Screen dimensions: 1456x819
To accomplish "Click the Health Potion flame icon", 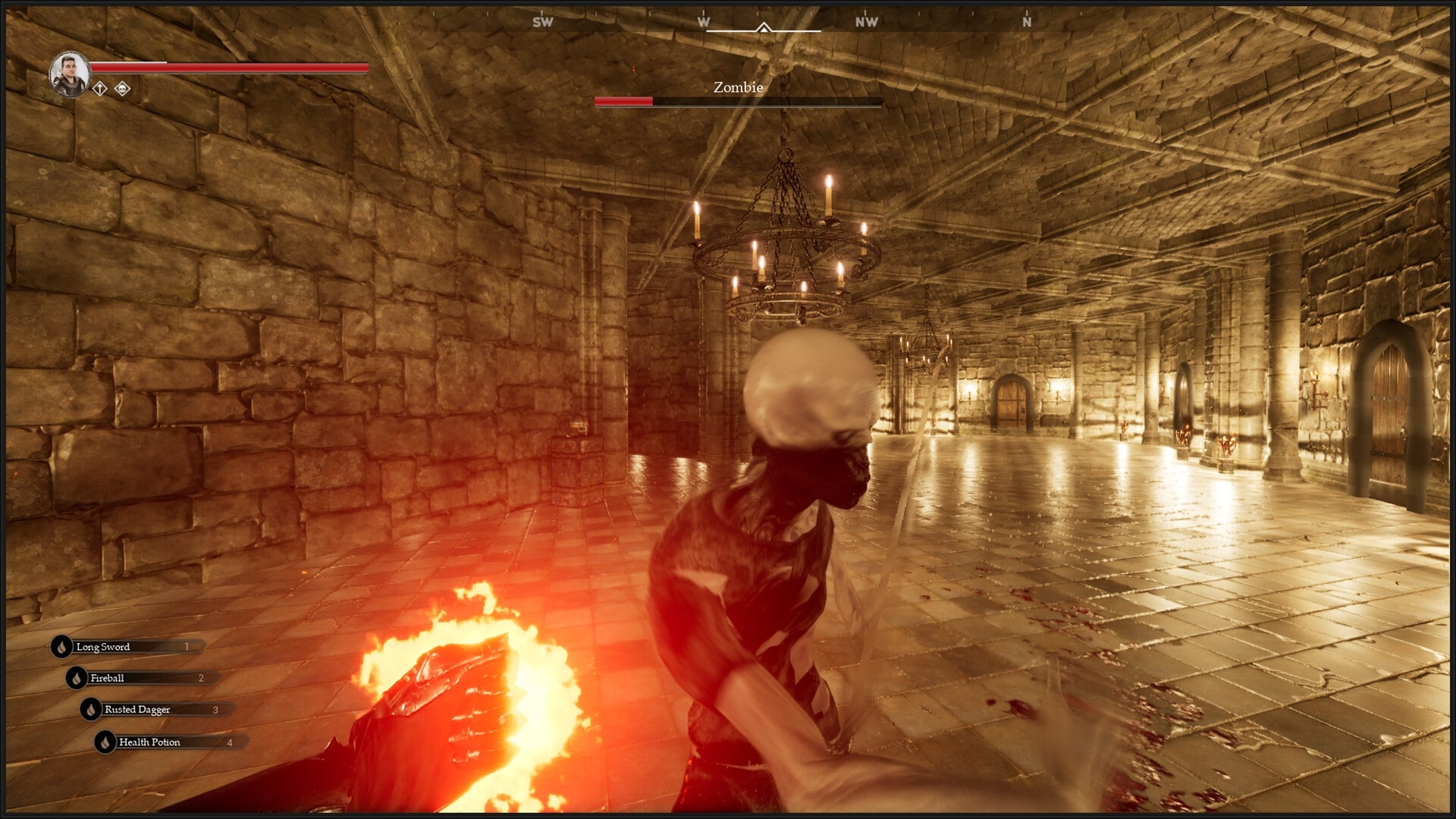I will coord(105,742).
